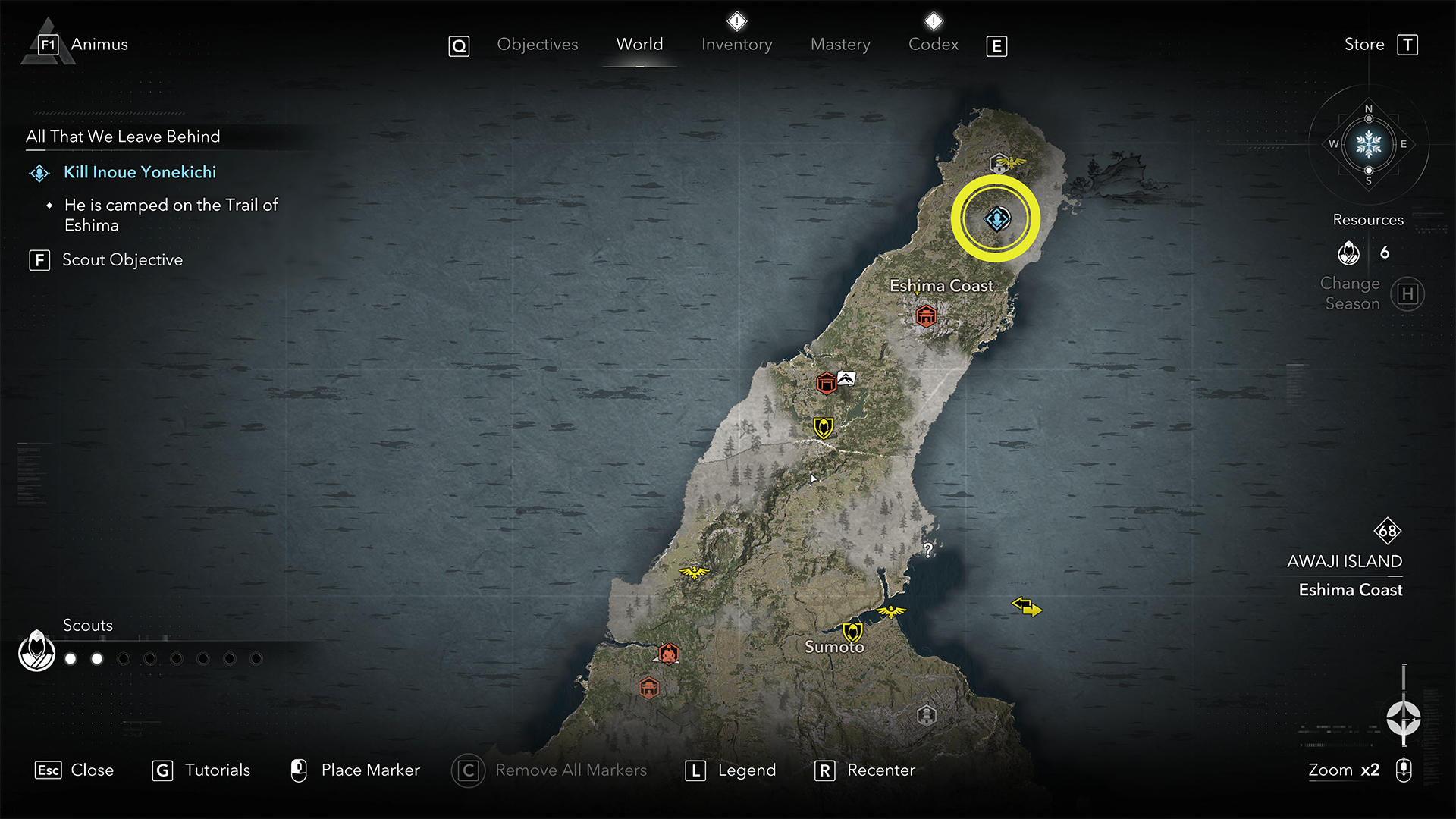The image size is (1456, 819).
Task: Go to the Mastery tab
Action: point(840,45)
